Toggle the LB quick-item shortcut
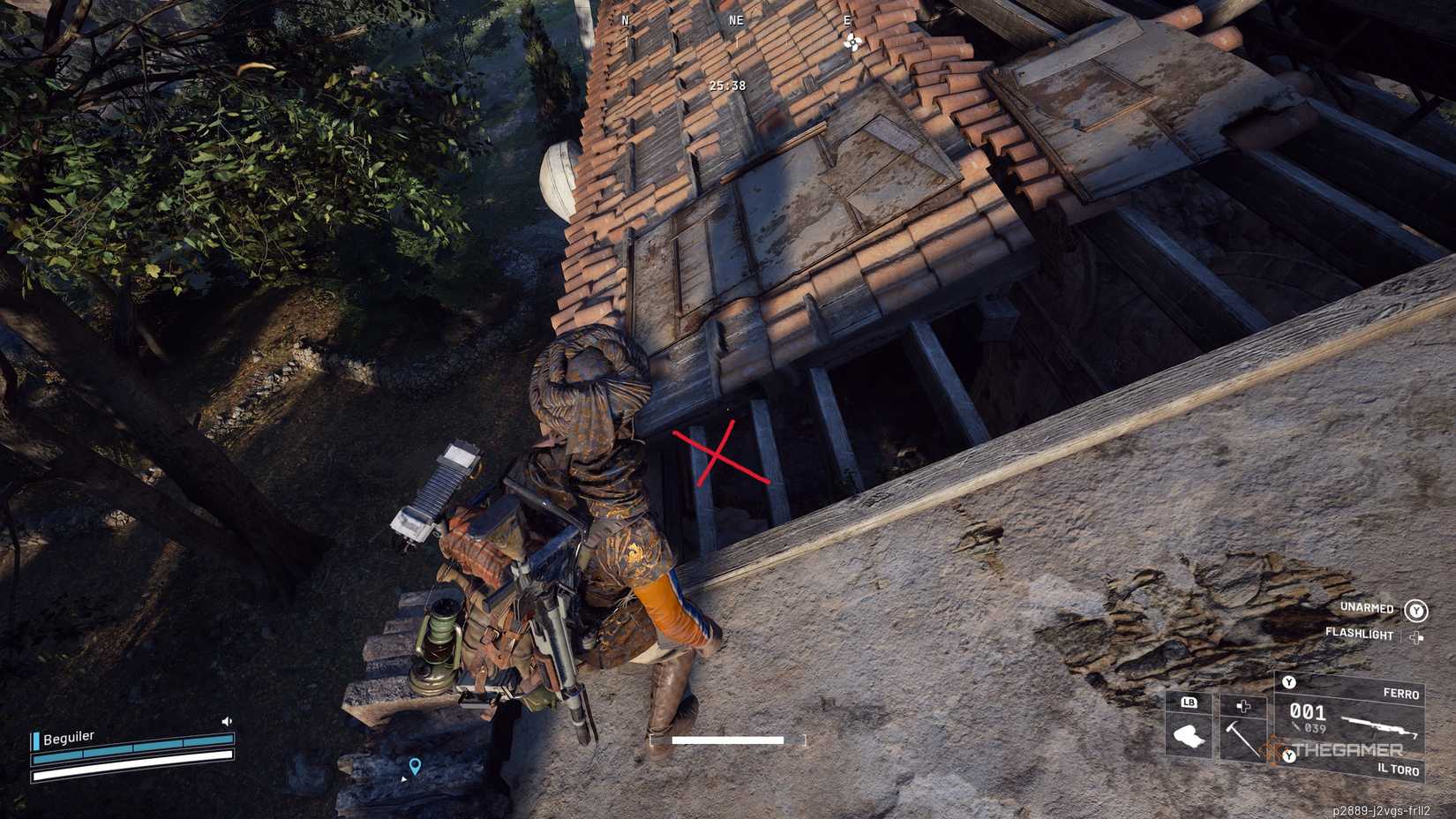The width and height of the screenshot is (1456, 819). tap(1188, 703)
